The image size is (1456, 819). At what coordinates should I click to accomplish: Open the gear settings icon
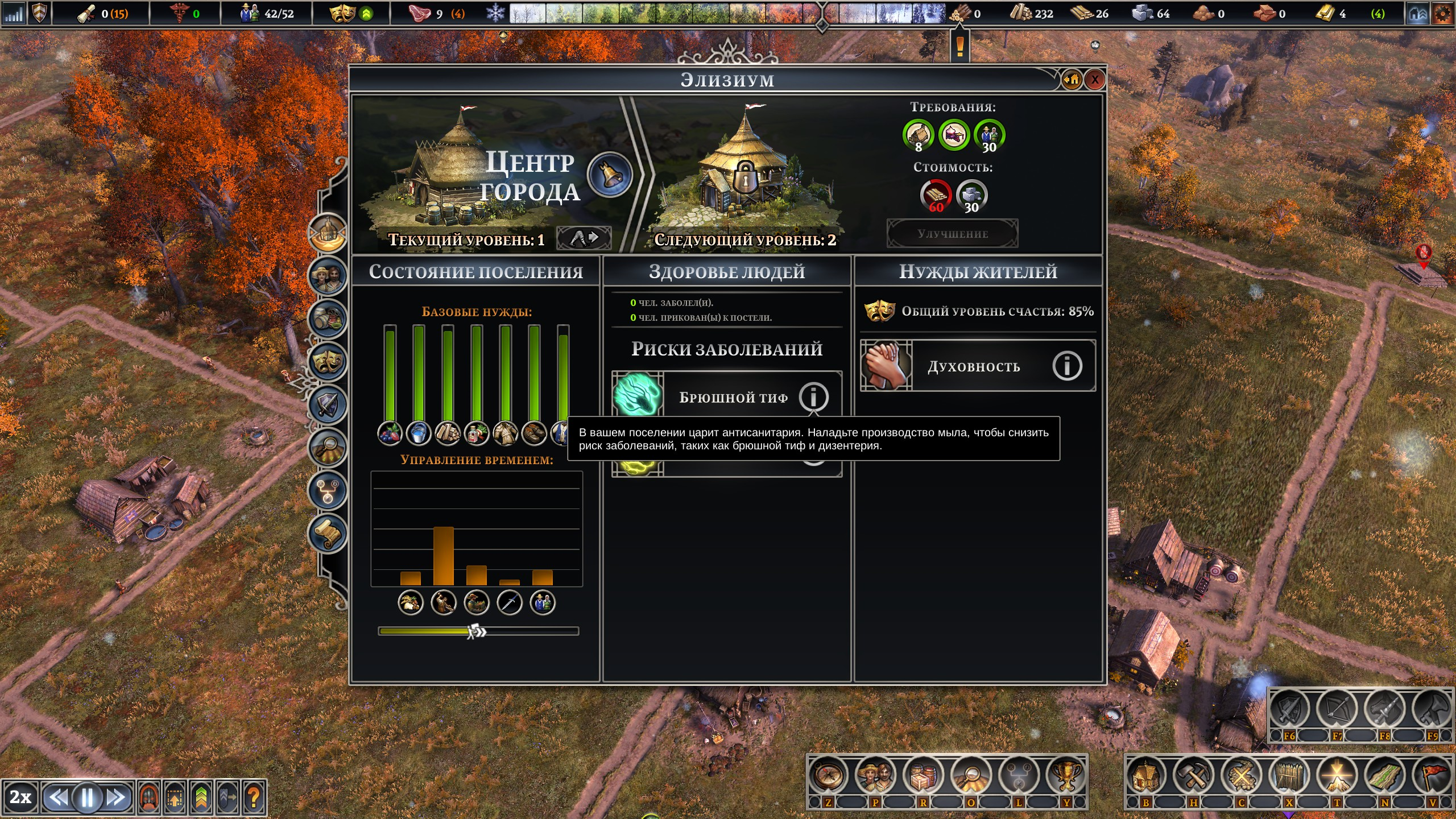(1442, 14)
